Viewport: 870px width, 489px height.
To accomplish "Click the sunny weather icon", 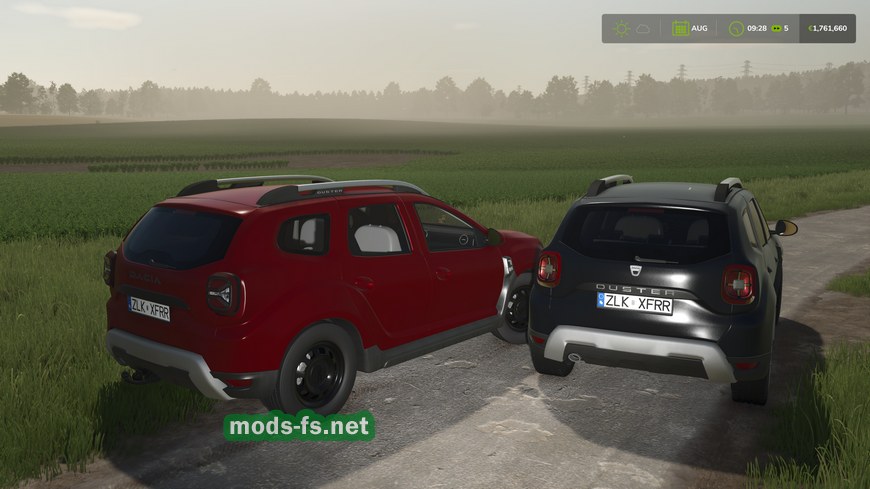I will 621,28.
